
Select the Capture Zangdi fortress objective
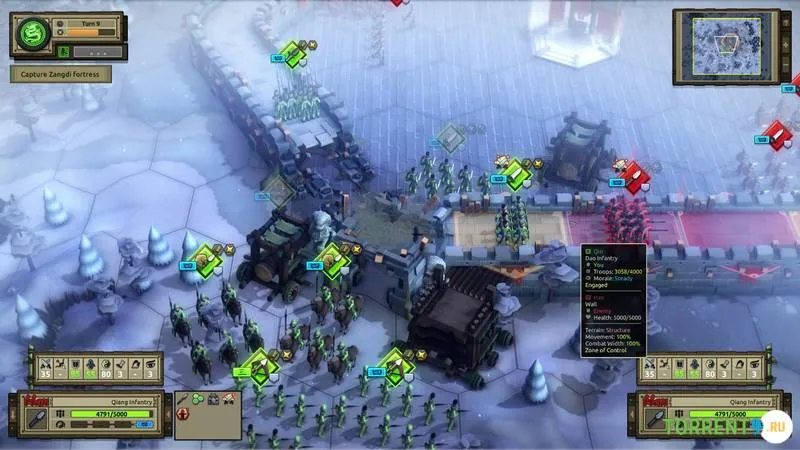coord(60,73)
